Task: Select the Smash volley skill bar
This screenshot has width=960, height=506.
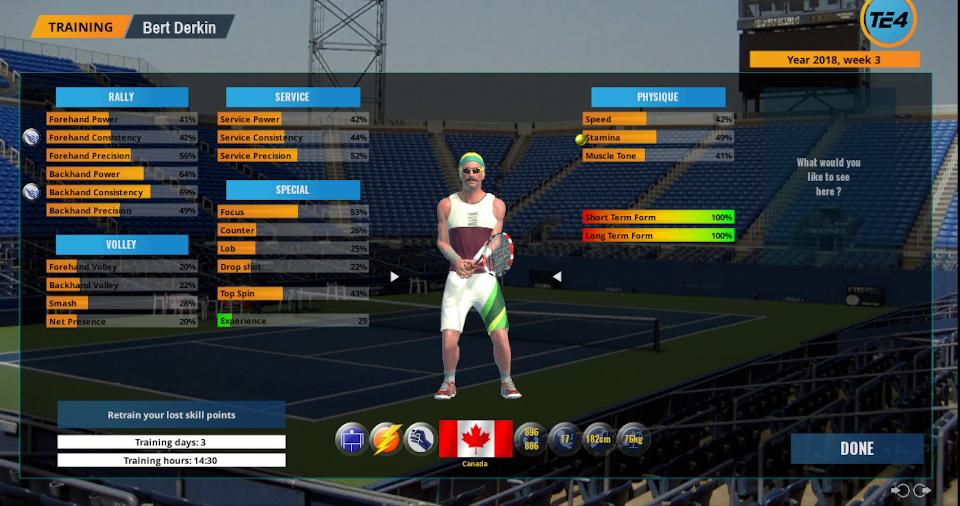Action: point(122,303)
